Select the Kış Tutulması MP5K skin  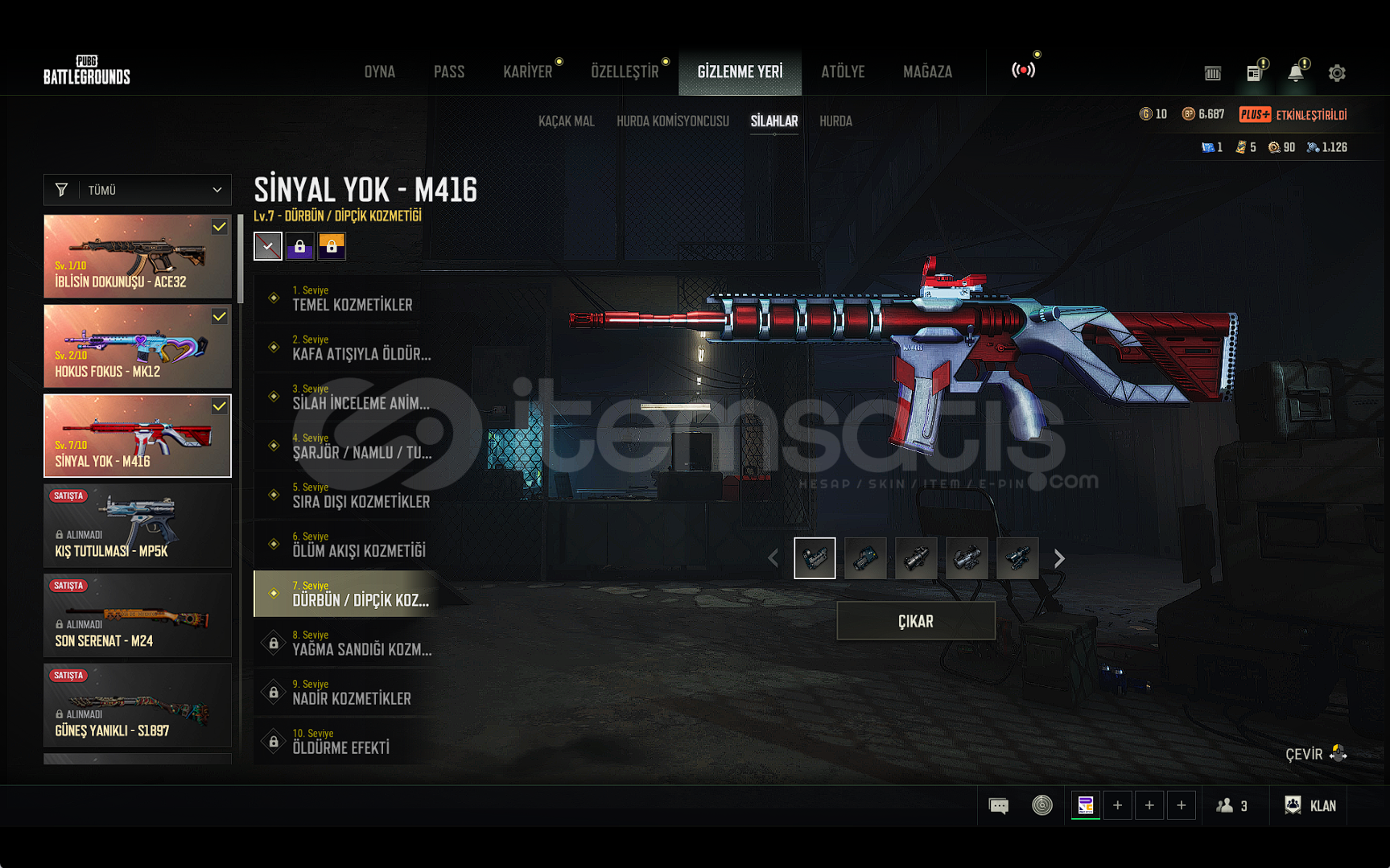[138, 525]
